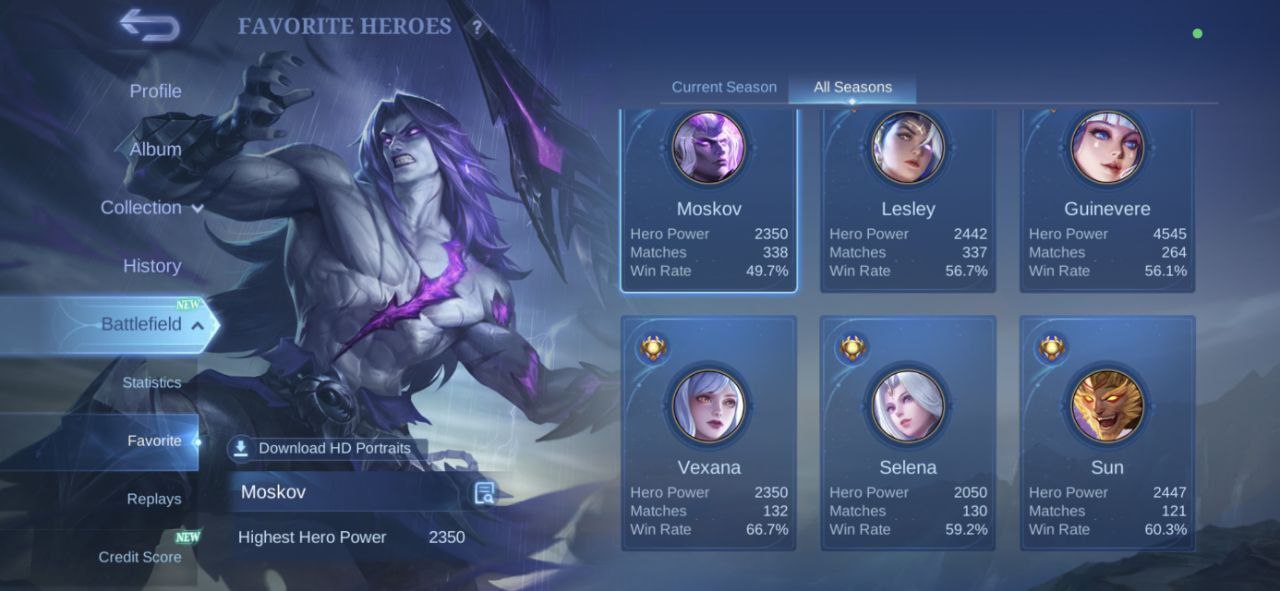Open Moskov's detail inspect icon
The width and height of the screenshot is (1280, 591).
click(485, 492)
